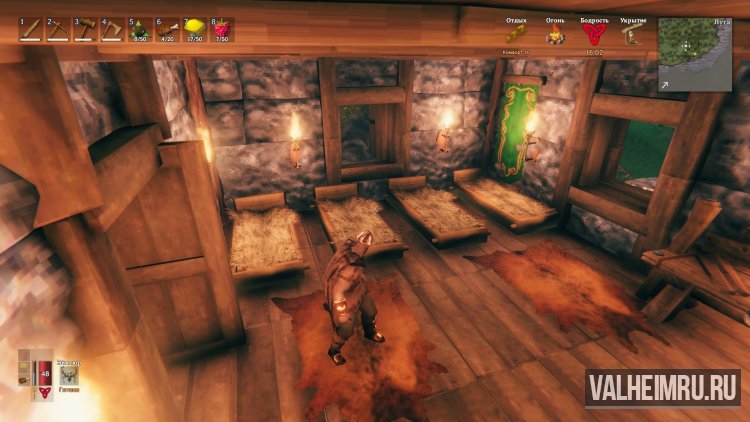This screenshot has height=422, width=750.
Task: Click the Отдых resting status icon
Action: (517, 36)
